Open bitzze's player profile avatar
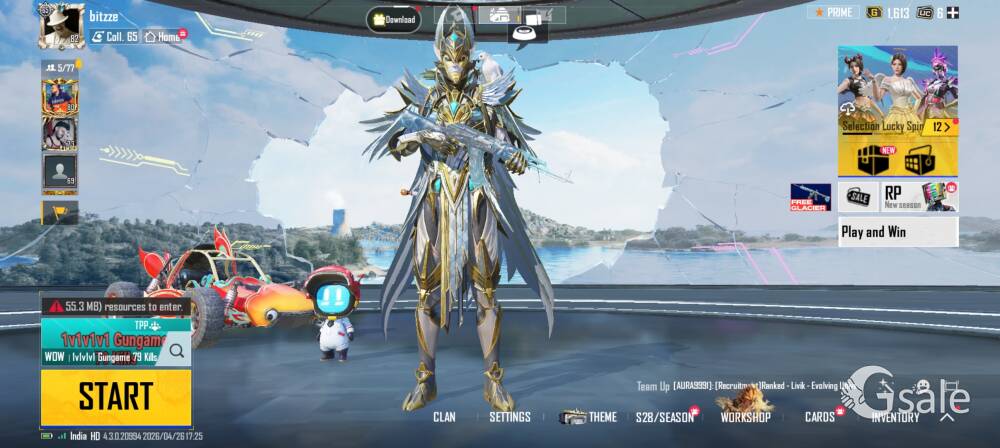Screen dimensions: 1000x448 [x=60, y=25]
